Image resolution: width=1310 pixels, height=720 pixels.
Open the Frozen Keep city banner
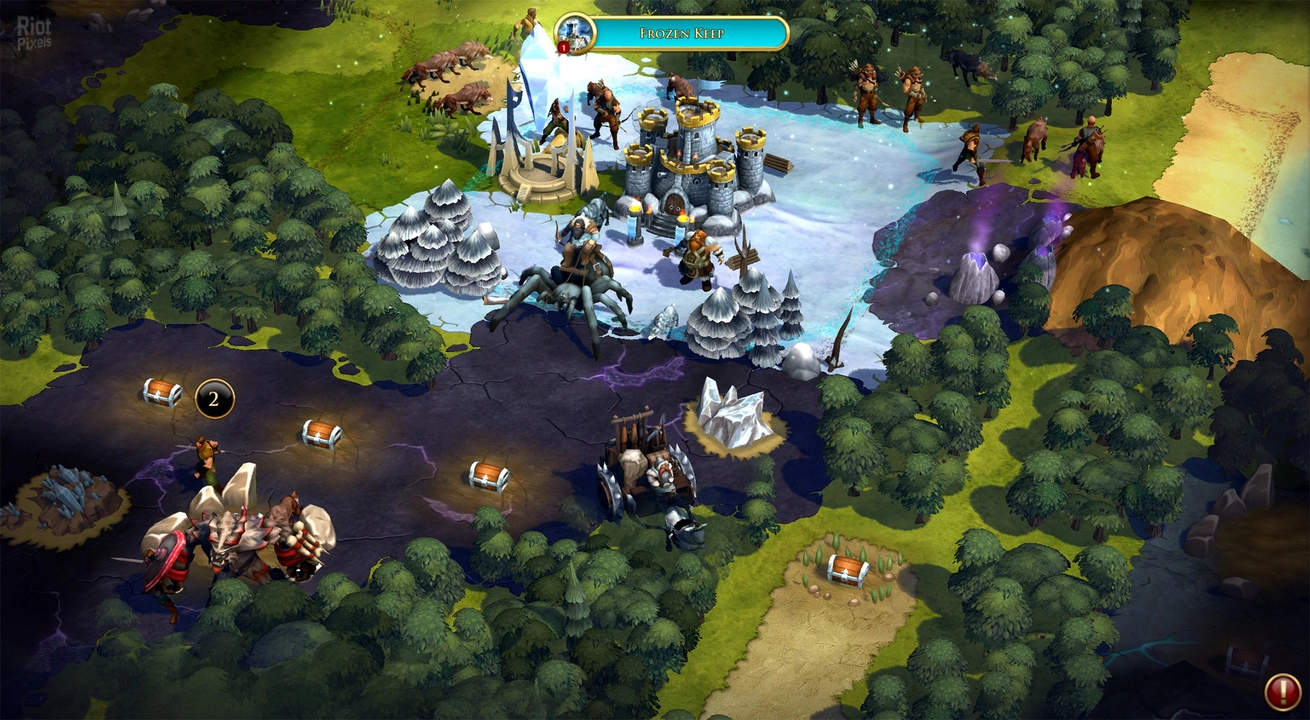[682, 33]
